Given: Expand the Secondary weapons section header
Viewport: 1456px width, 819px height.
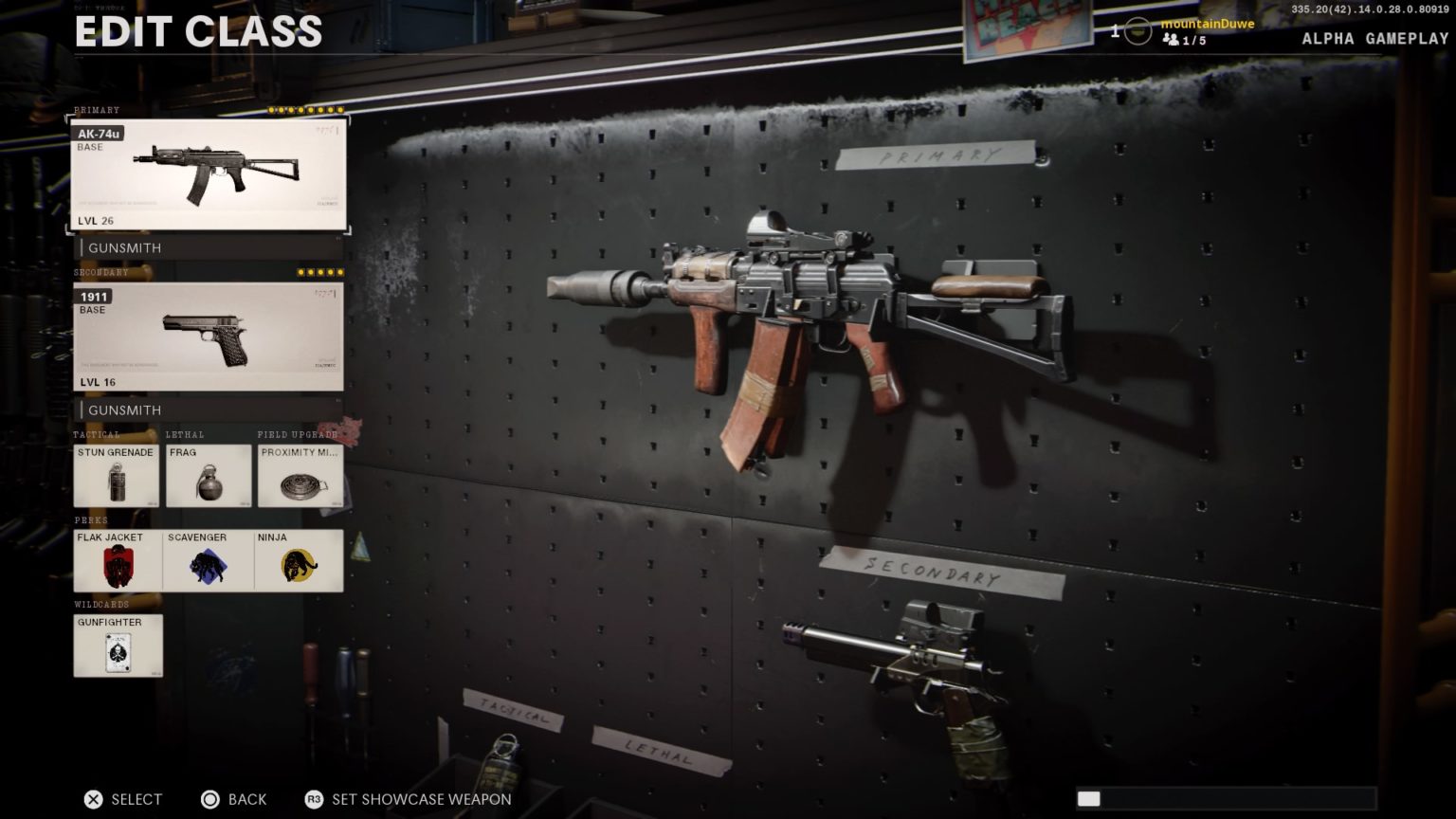Looking at the screenshot, I should [99, 272].
